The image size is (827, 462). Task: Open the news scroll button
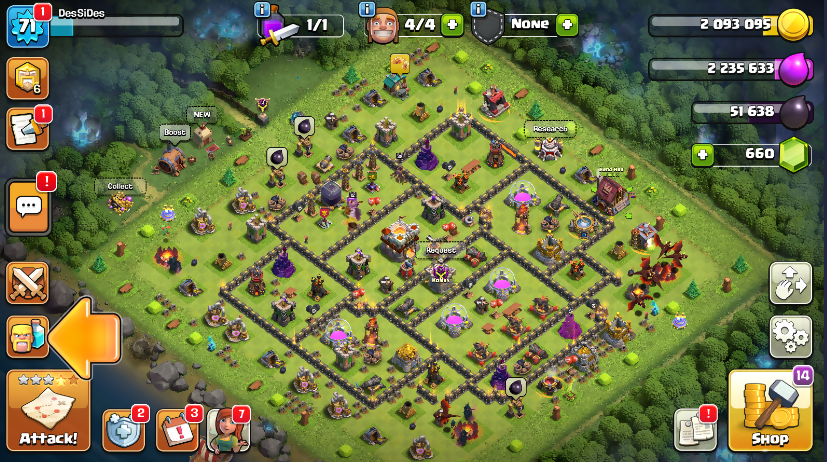27,128
